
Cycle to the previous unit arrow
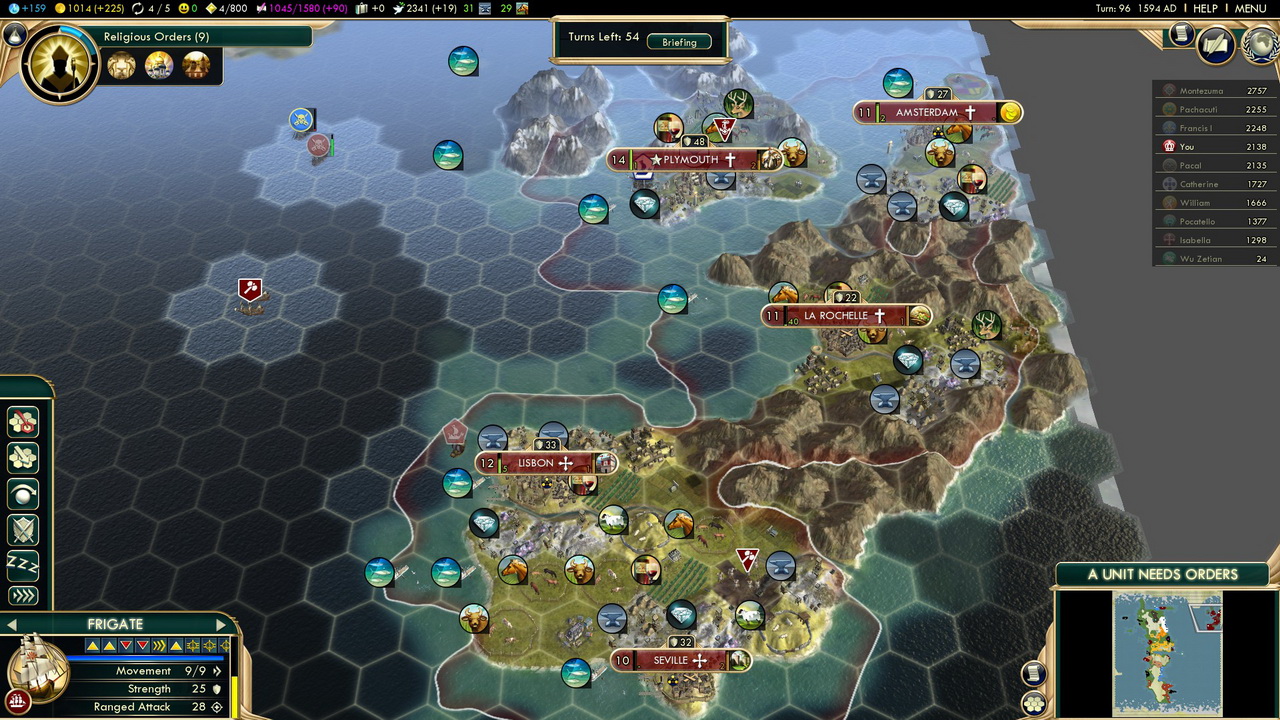11,625
